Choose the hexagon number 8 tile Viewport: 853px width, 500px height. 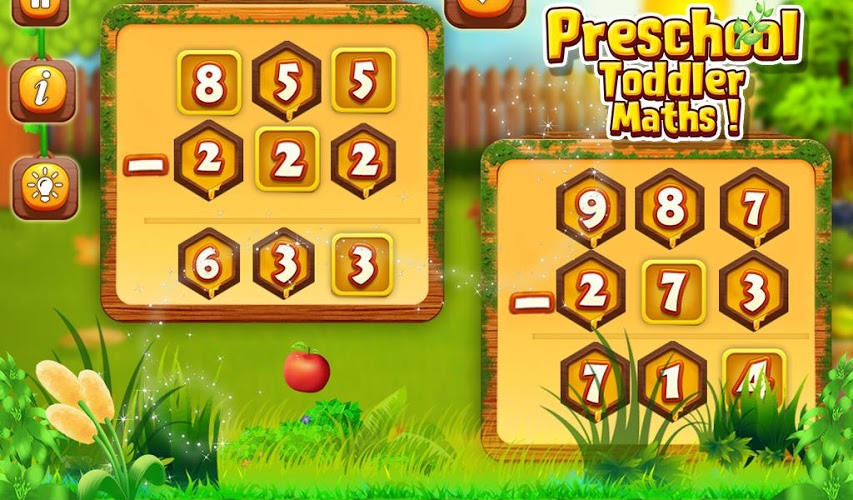669,208
